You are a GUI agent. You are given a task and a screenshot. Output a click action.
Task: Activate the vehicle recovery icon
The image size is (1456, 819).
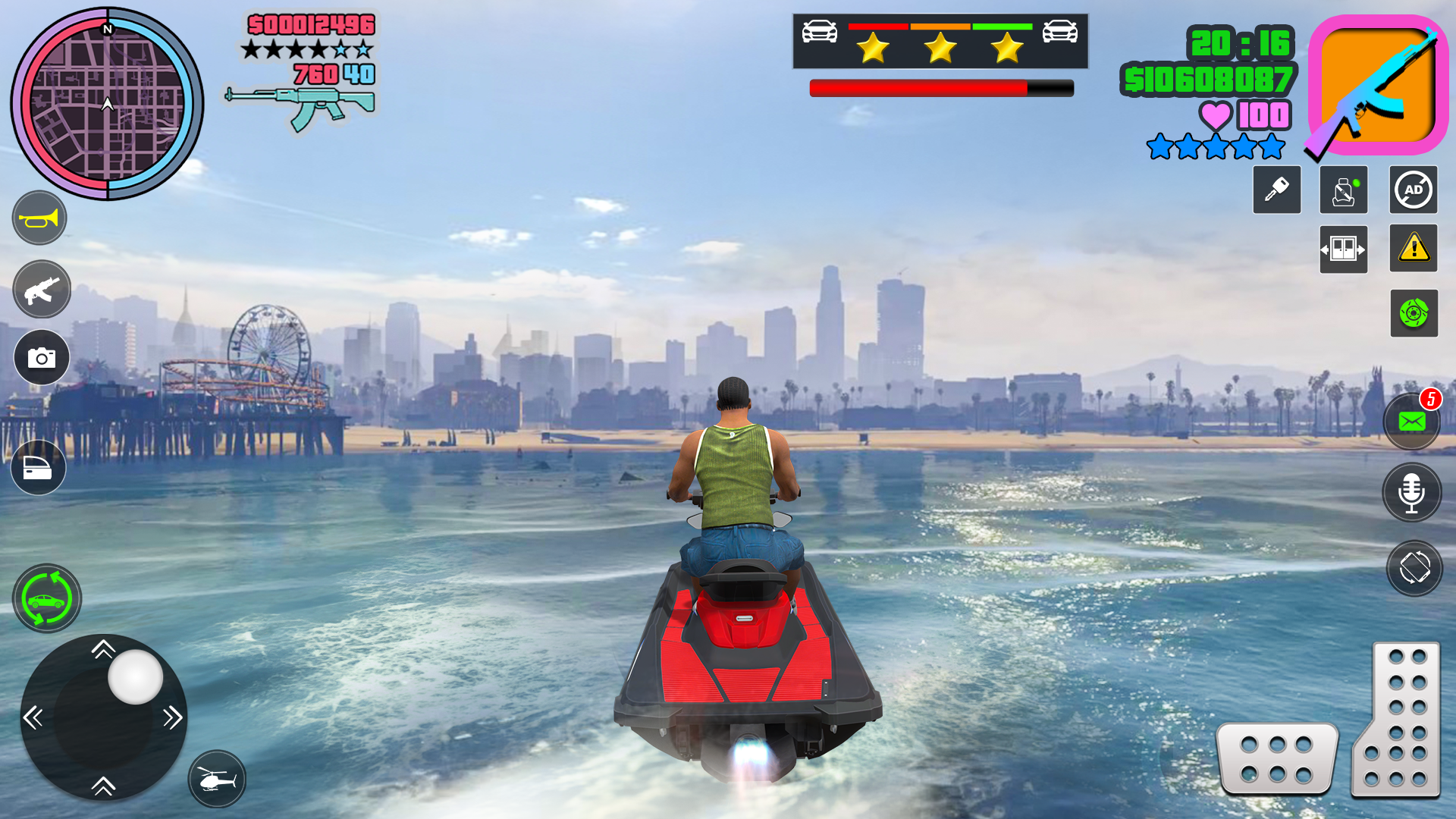tap(45, 598)
